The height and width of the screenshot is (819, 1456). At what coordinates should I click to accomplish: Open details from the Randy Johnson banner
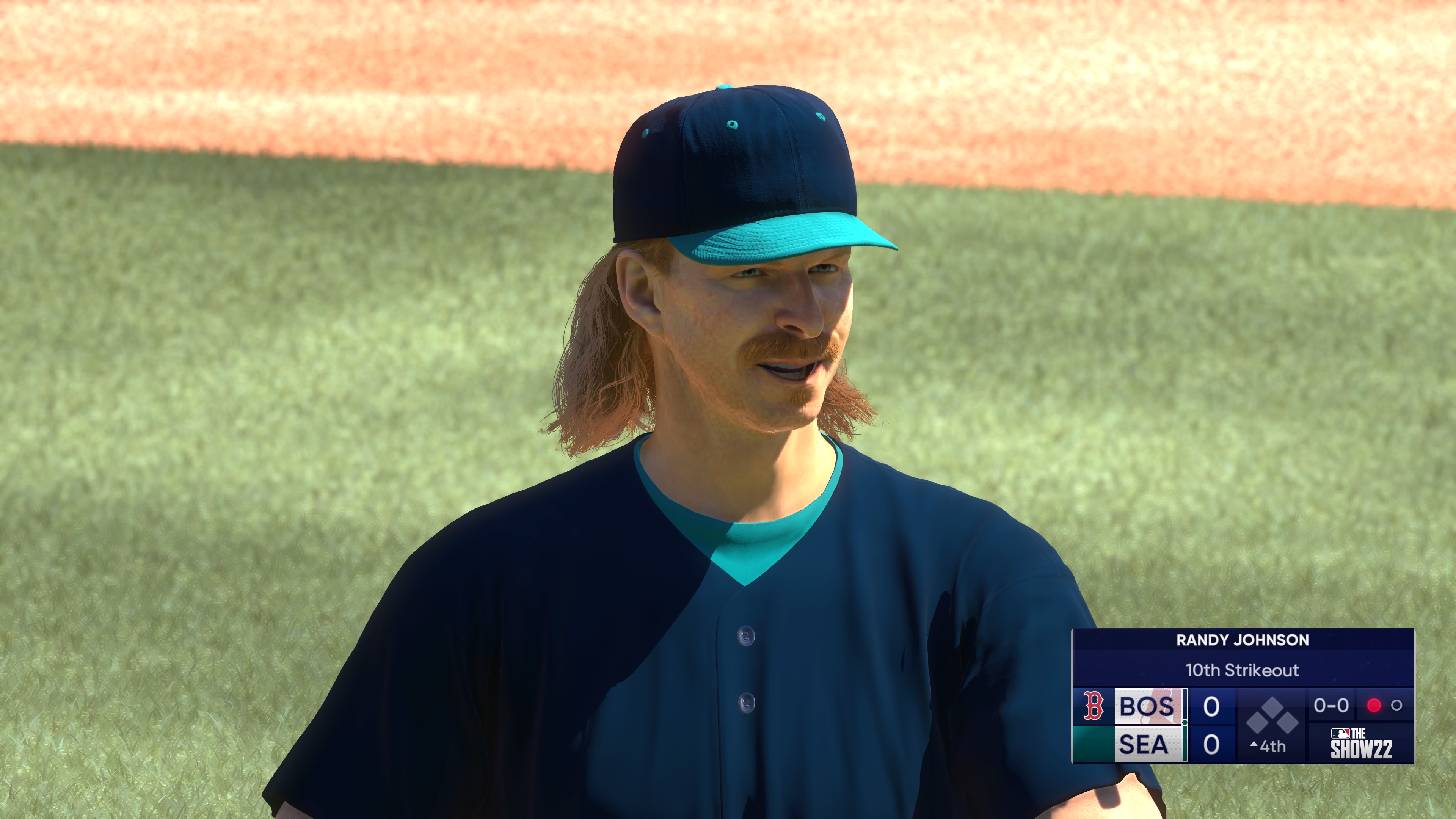1243,640
